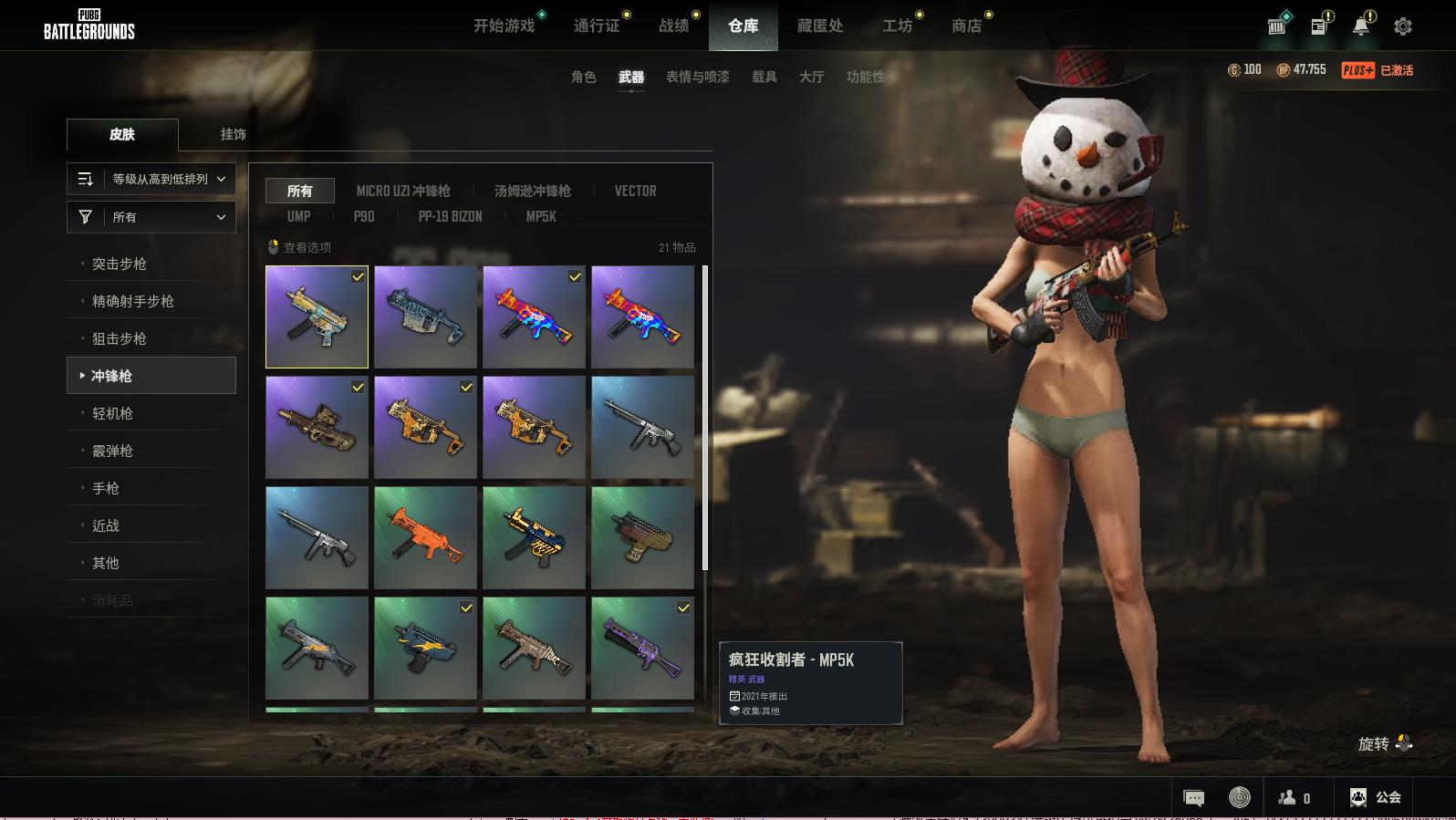
Task: Open the 公会 clan panel
Action: click(x=1376, y=797)
